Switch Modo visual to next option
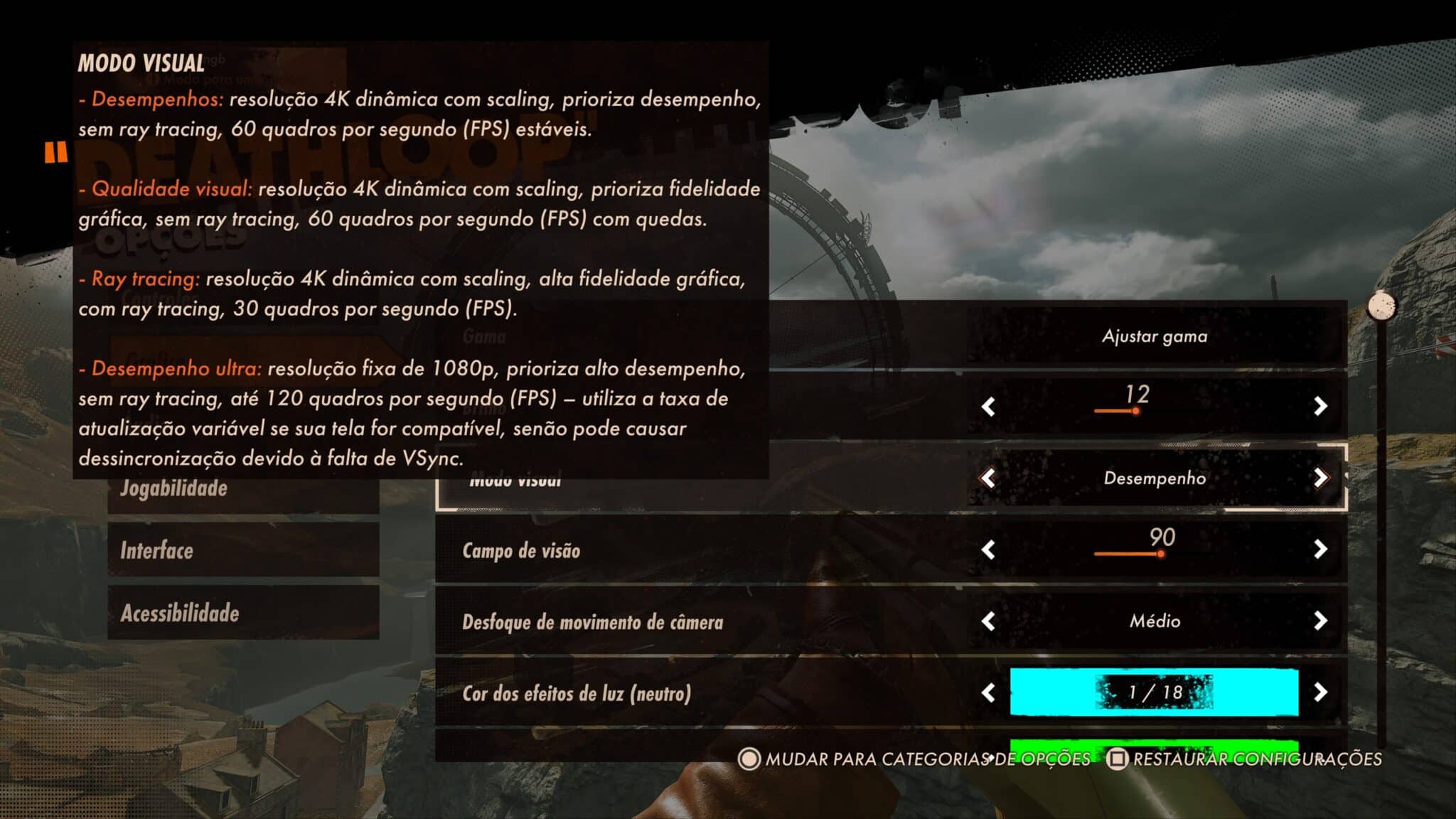The height and width of the screenshot is (819, 1456). pos(1320,478)
